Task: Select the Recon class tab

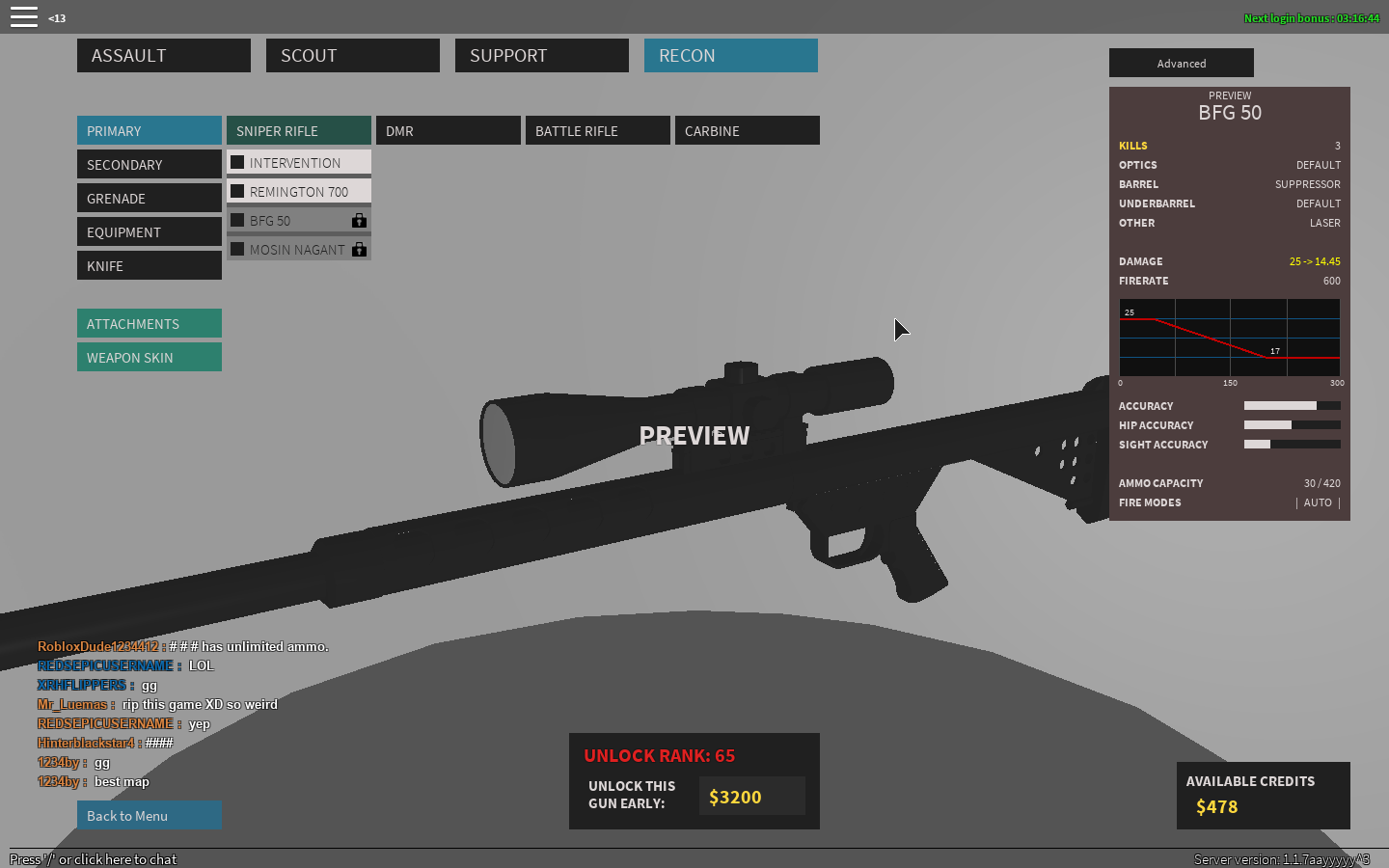Action: [730, 56]
